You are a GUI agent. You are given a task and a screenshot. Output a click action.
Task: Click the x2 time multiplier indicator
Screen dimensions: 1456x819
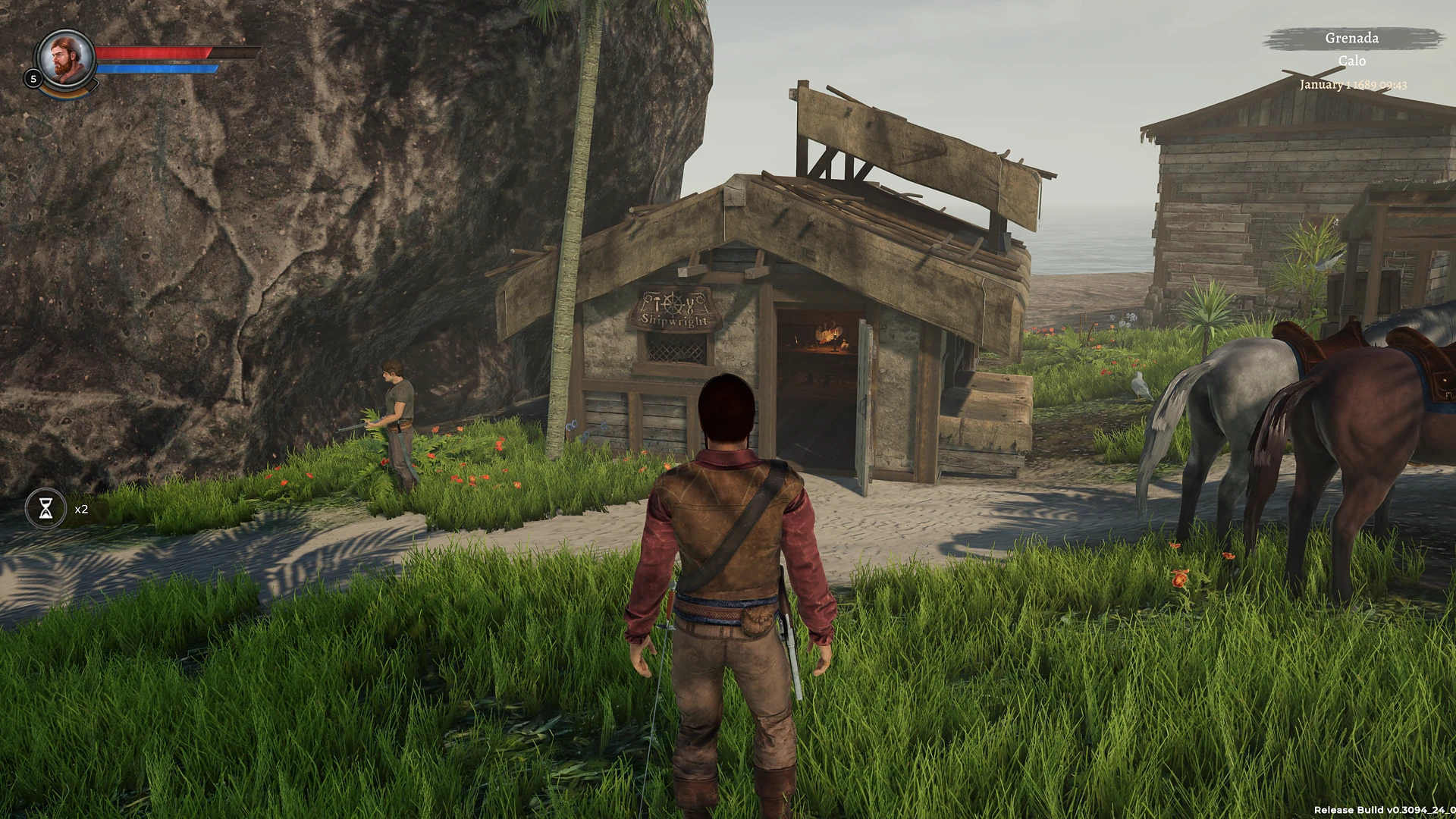point(80,509)
